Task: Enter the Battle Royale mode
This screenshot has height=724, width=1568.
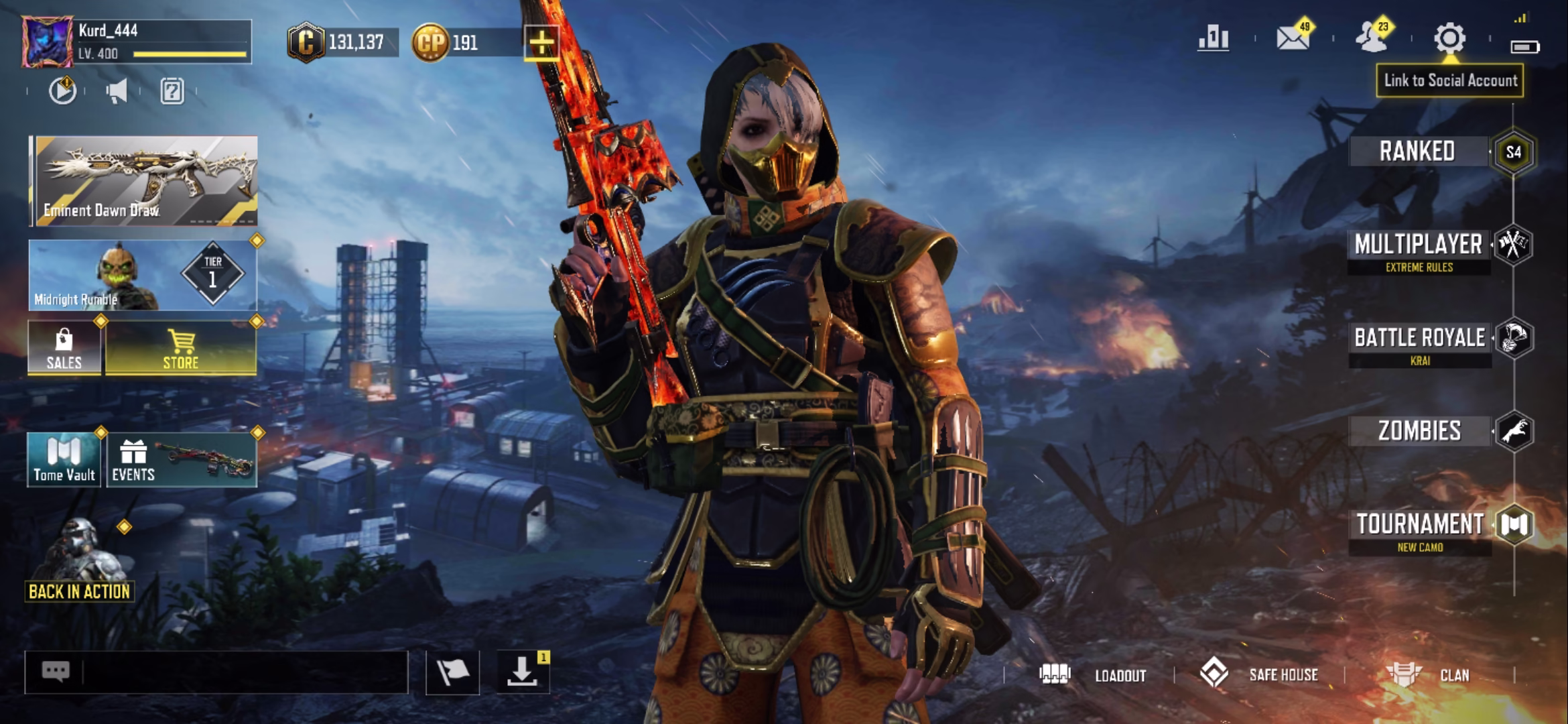Action: (x=1419, y=343)
